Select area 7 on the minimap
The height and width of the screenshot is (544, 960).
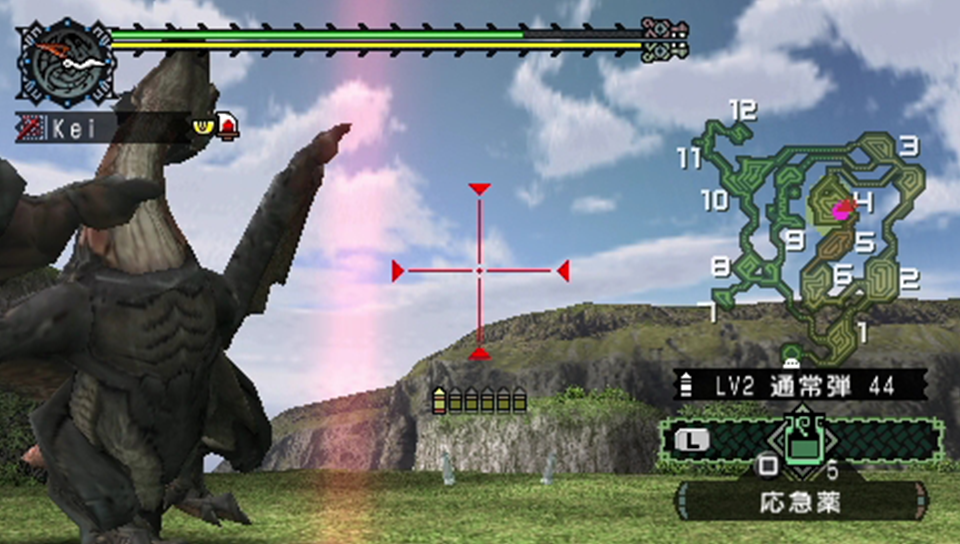(712, 313)
